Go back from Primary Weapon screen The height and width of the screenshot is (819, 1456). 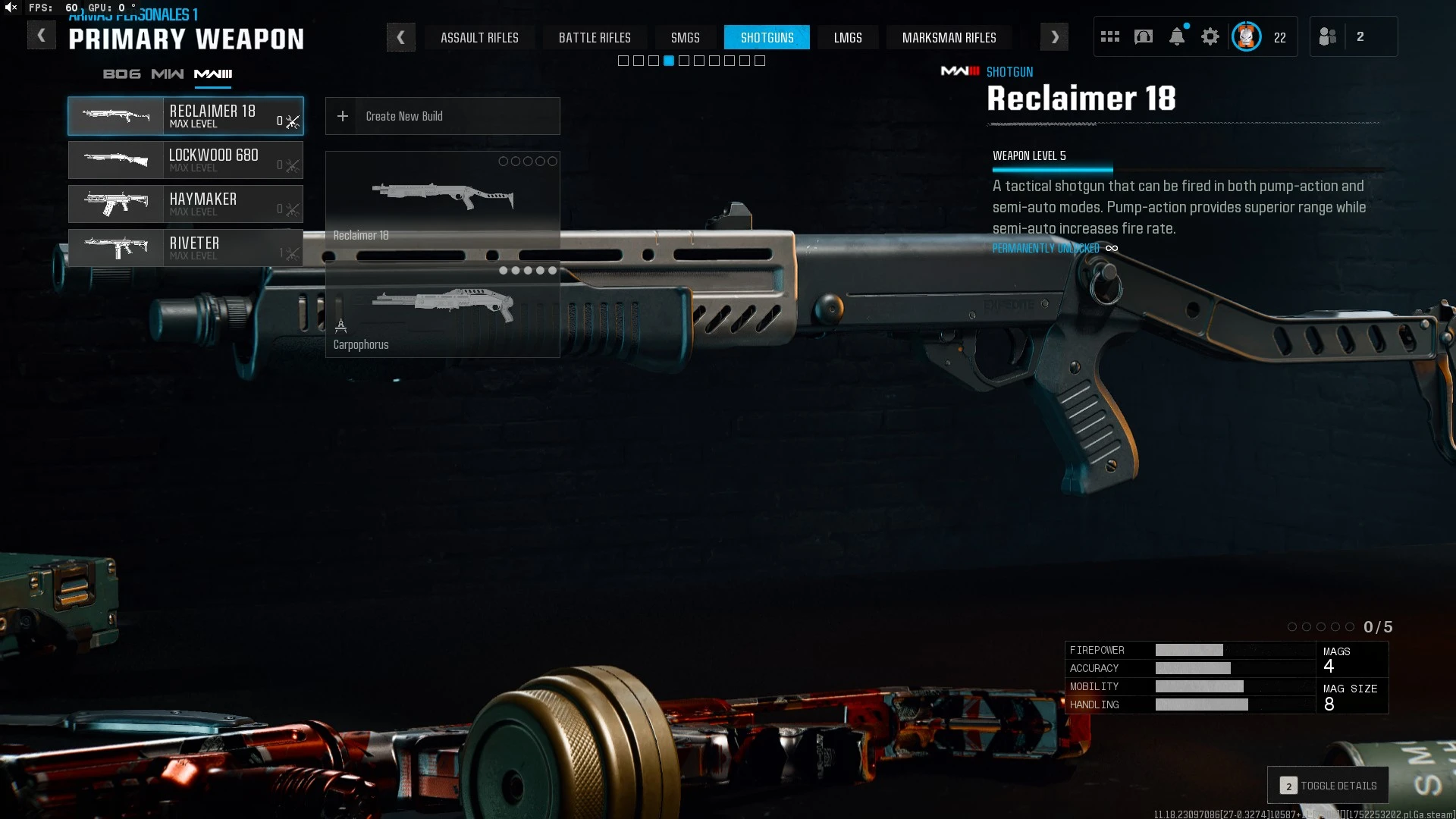(41, 36)
